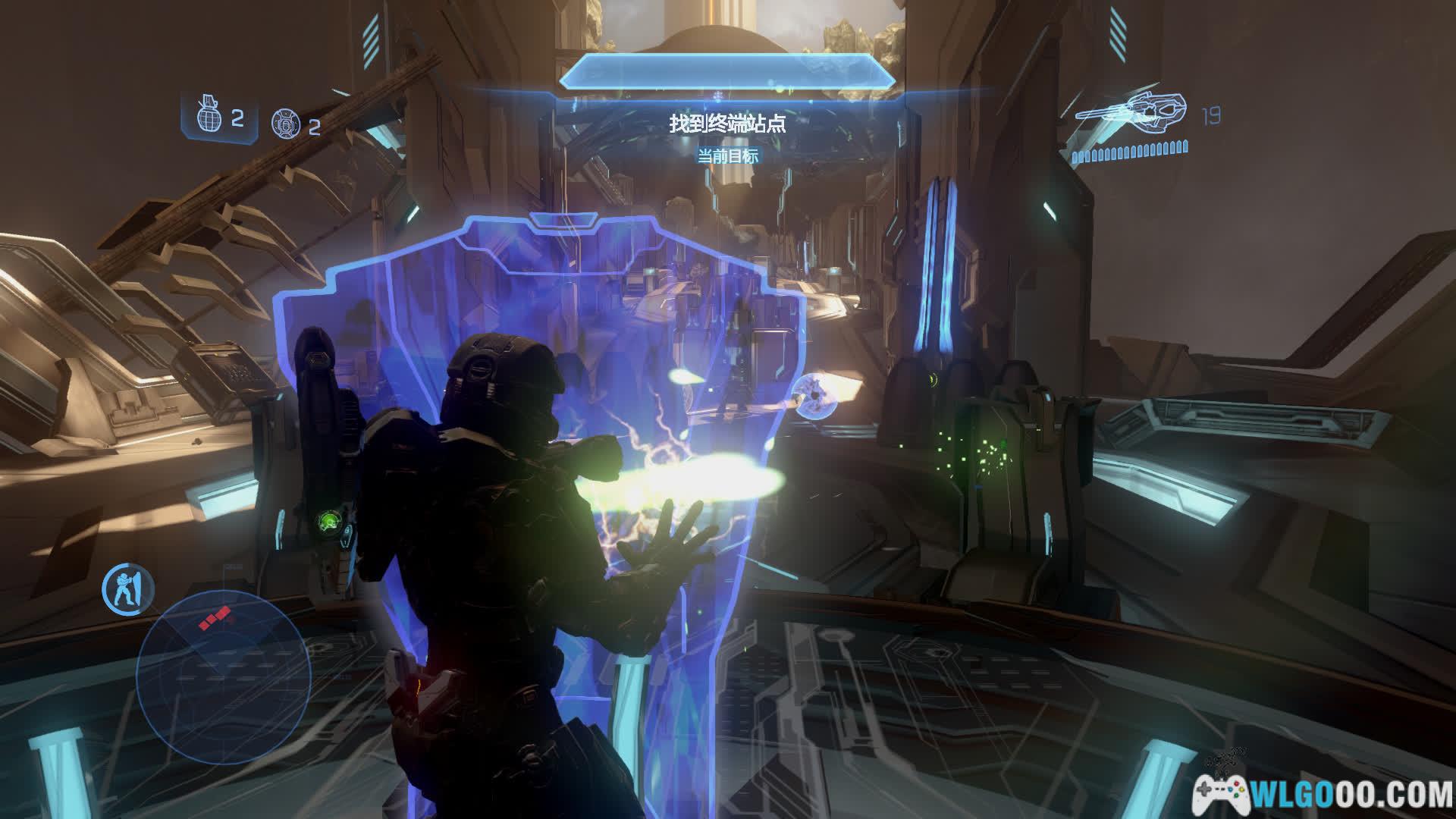The width and height of the screenshot is (1456, 819).
Task: Click the equipped weapon icon
Action: tap(1130, 114)
